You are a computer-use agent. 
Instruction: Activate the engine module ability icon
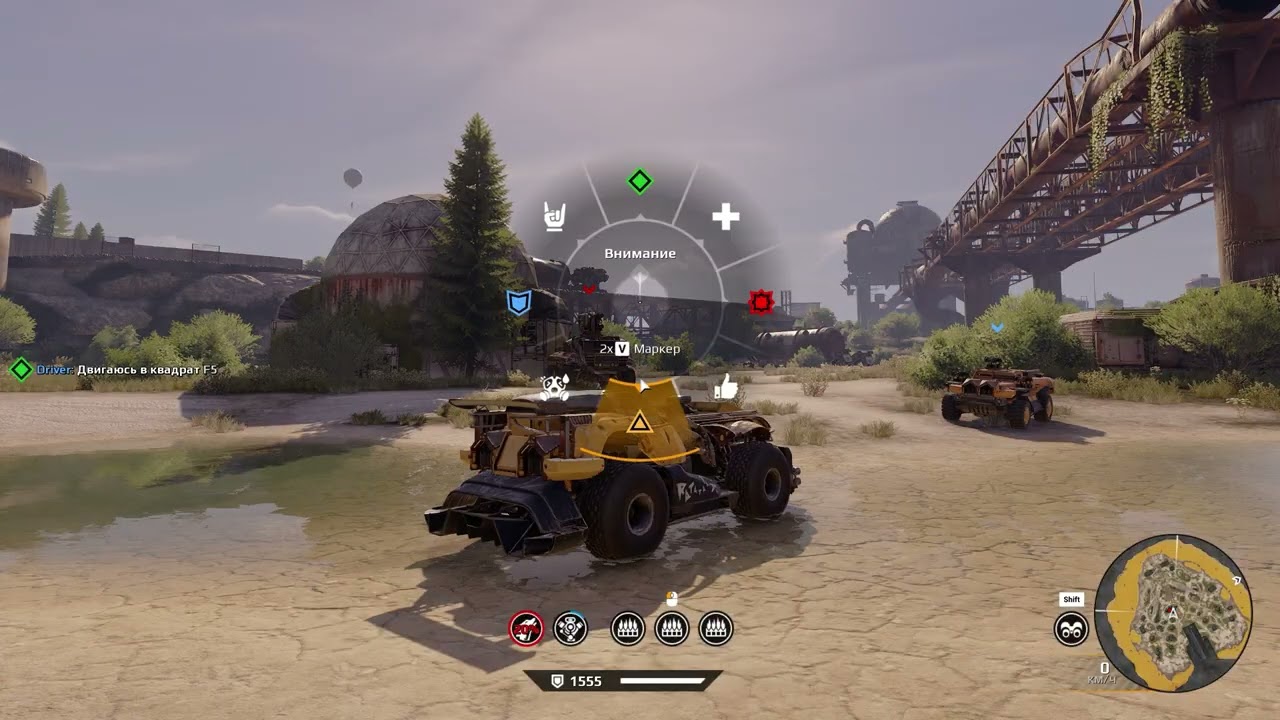570,628
